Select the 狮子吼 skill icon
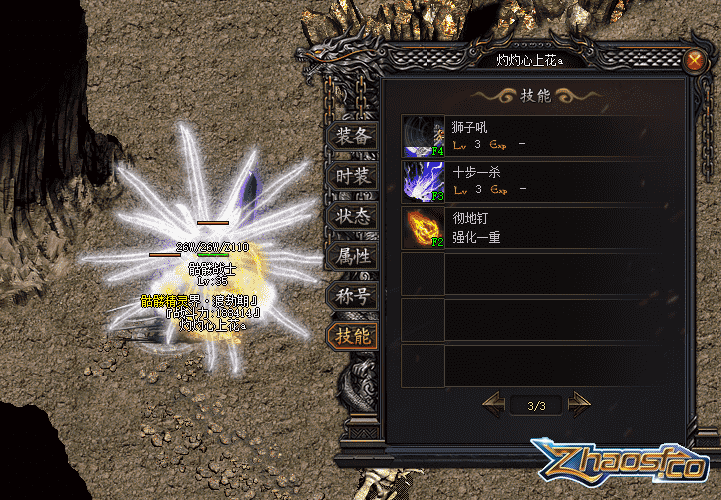721x500 pixels. (x=424, y=136)
